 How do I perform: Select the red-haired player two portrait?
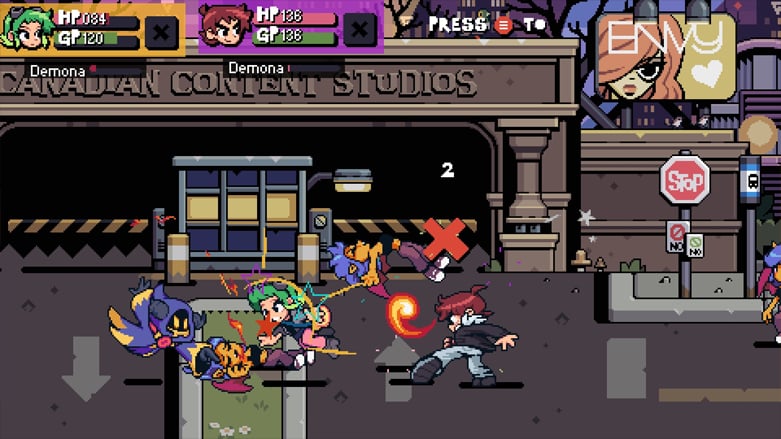(226, 27)
